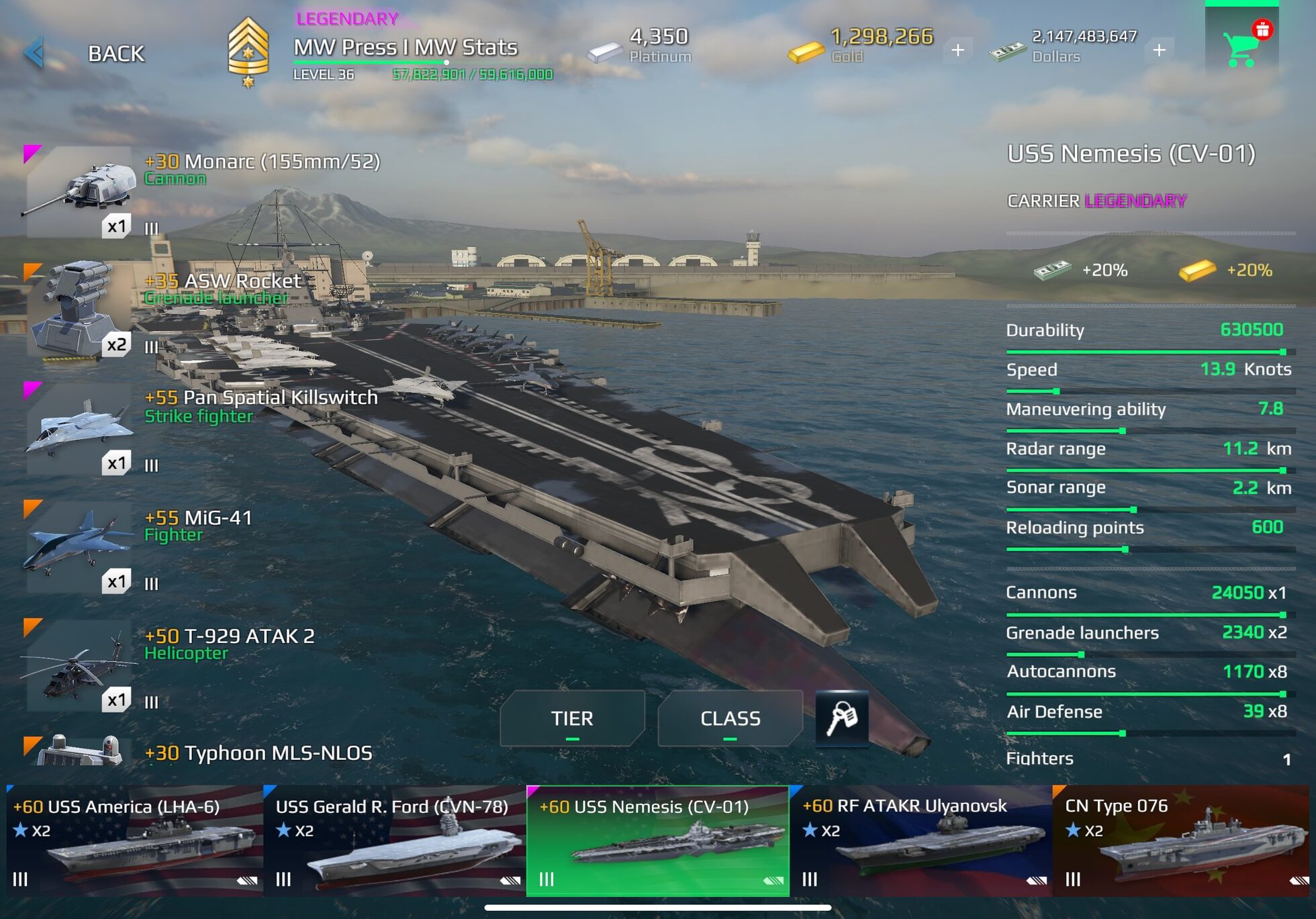Select the RF ATAKR Ulyanovsk carrier
The height and width of the screenshot is (919, 1316).
(x=921, y=839)
